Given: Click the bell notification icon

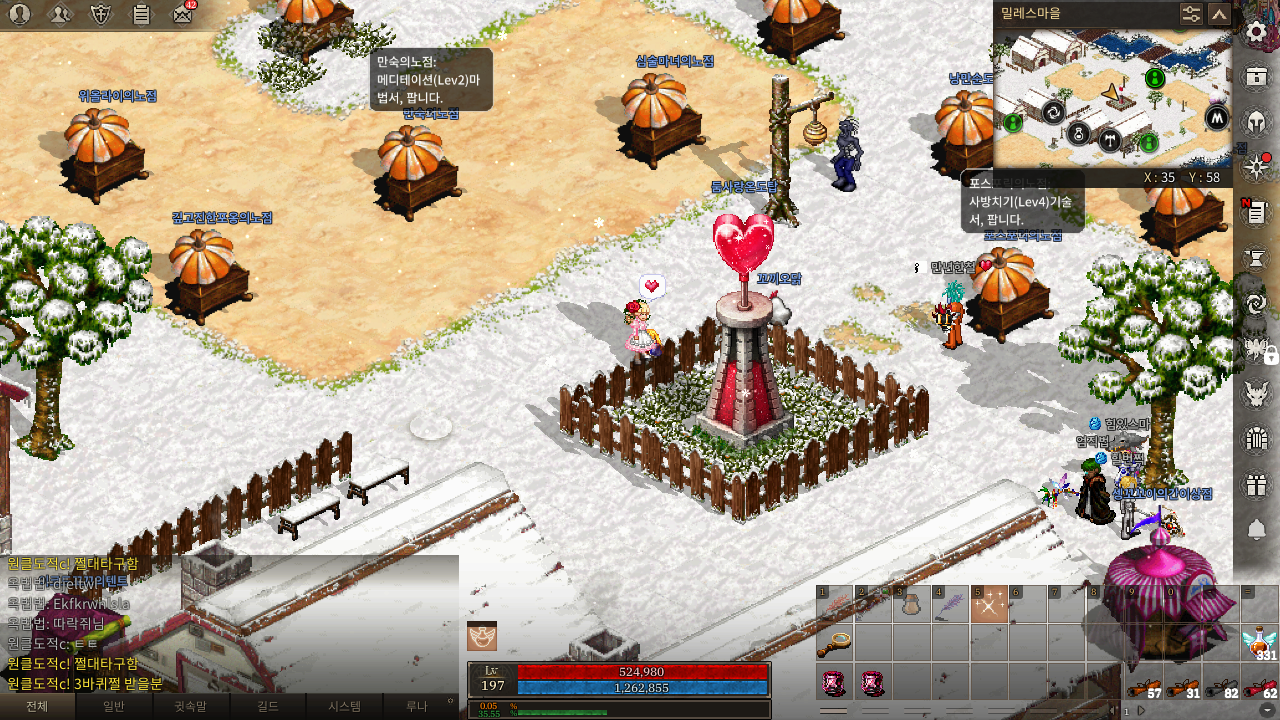Looking at the screenshot, I should click(x=1257, y=529).
